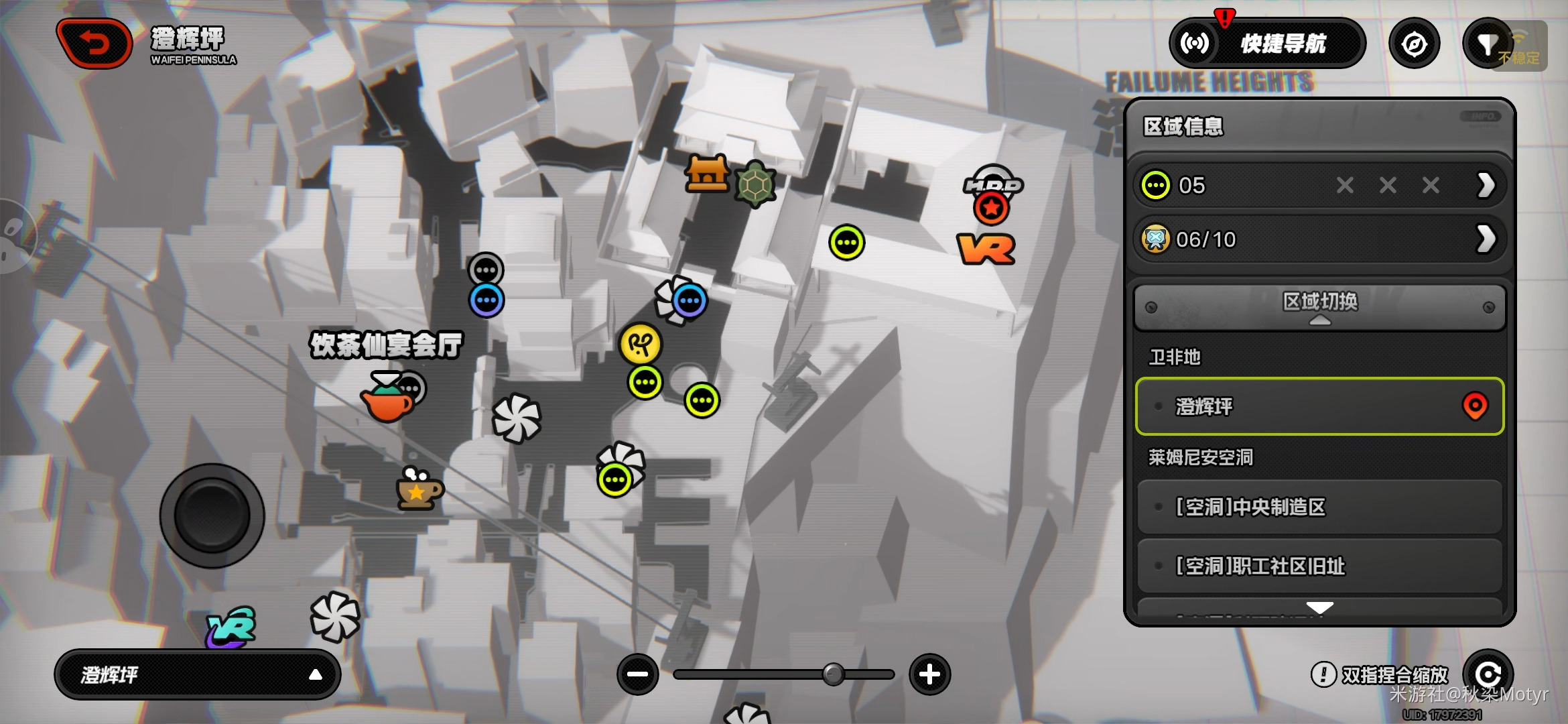This screenshot has width=1568, height=724.
Task: Switch to [空洞]中央制造区
Action: point(1319,507)
